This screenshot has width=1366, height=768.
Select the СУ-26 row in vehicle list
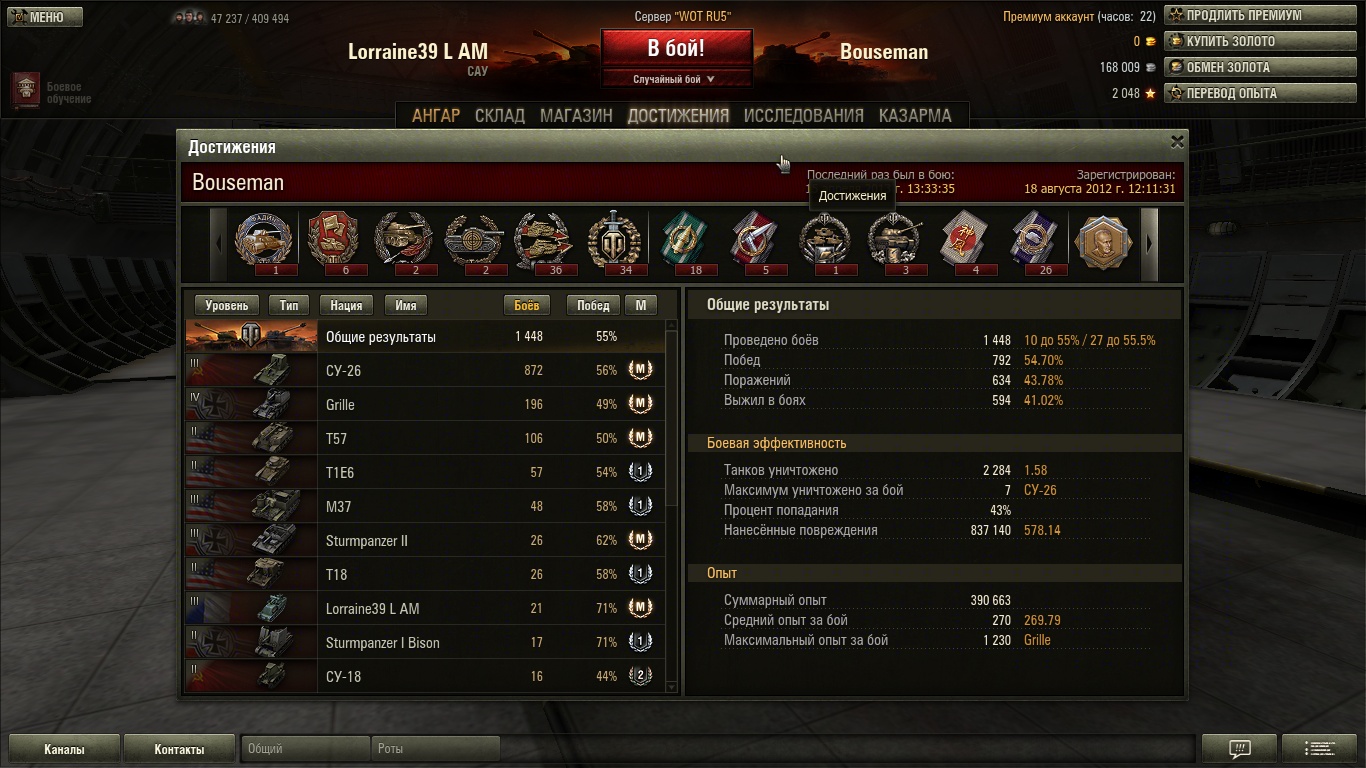(425, 371)
